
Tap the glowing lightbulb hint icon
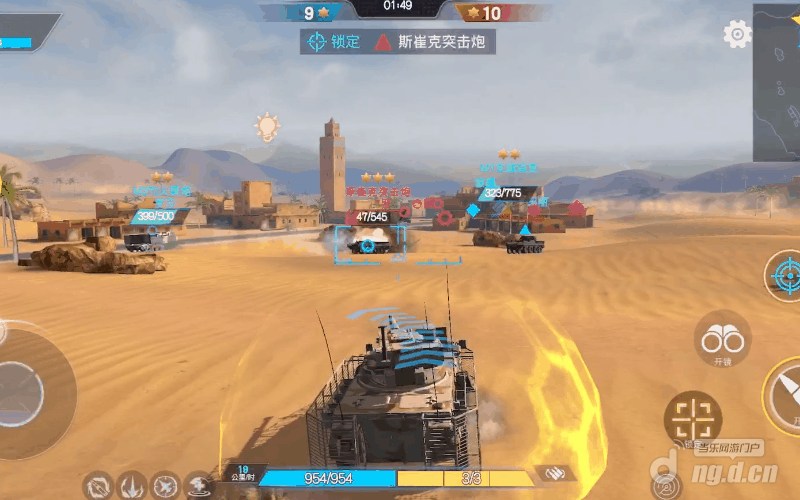[x=266, y=127]
